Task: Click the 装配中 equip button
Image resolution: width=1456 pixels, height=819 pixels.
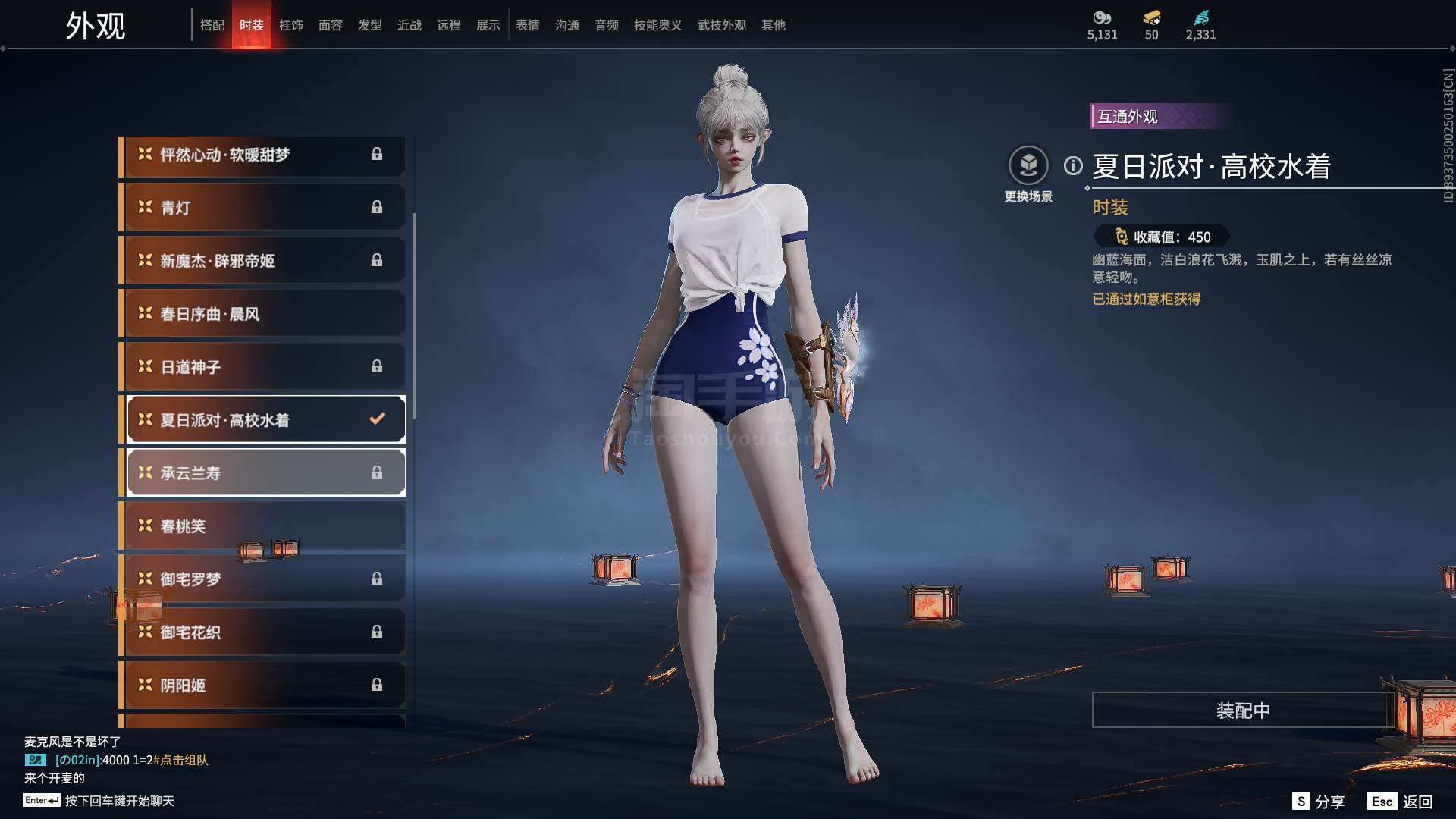Action: (x=1242, y=711)
